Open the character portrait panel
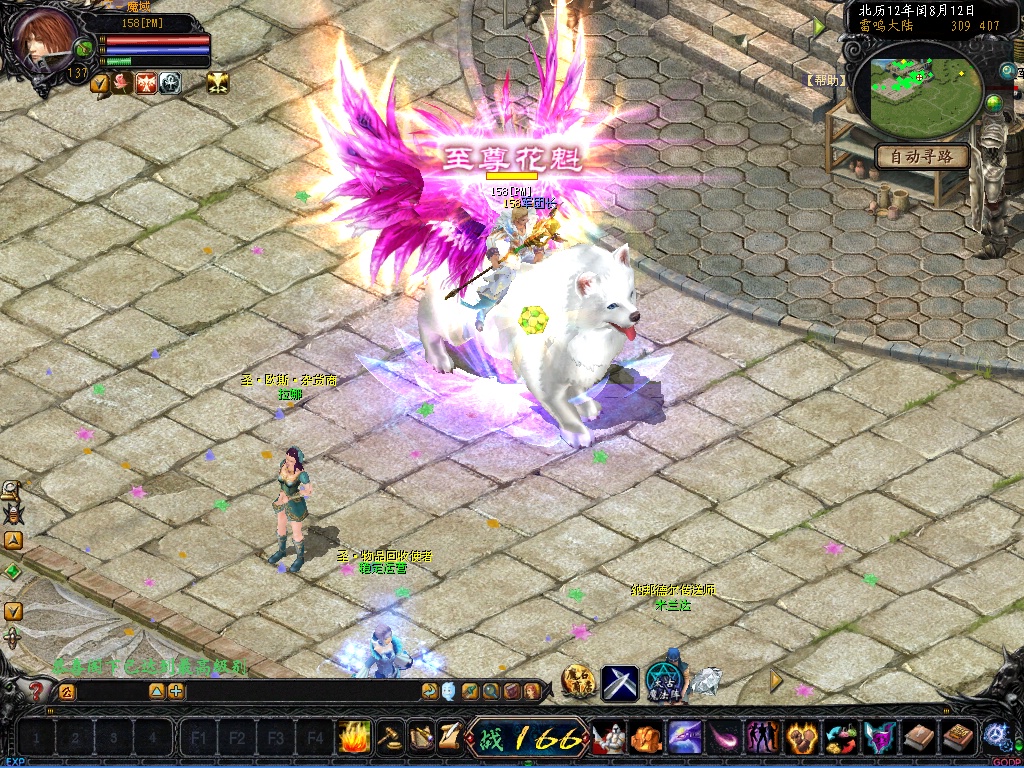This screenshot has width=1024, height=768. click(44, 42)
